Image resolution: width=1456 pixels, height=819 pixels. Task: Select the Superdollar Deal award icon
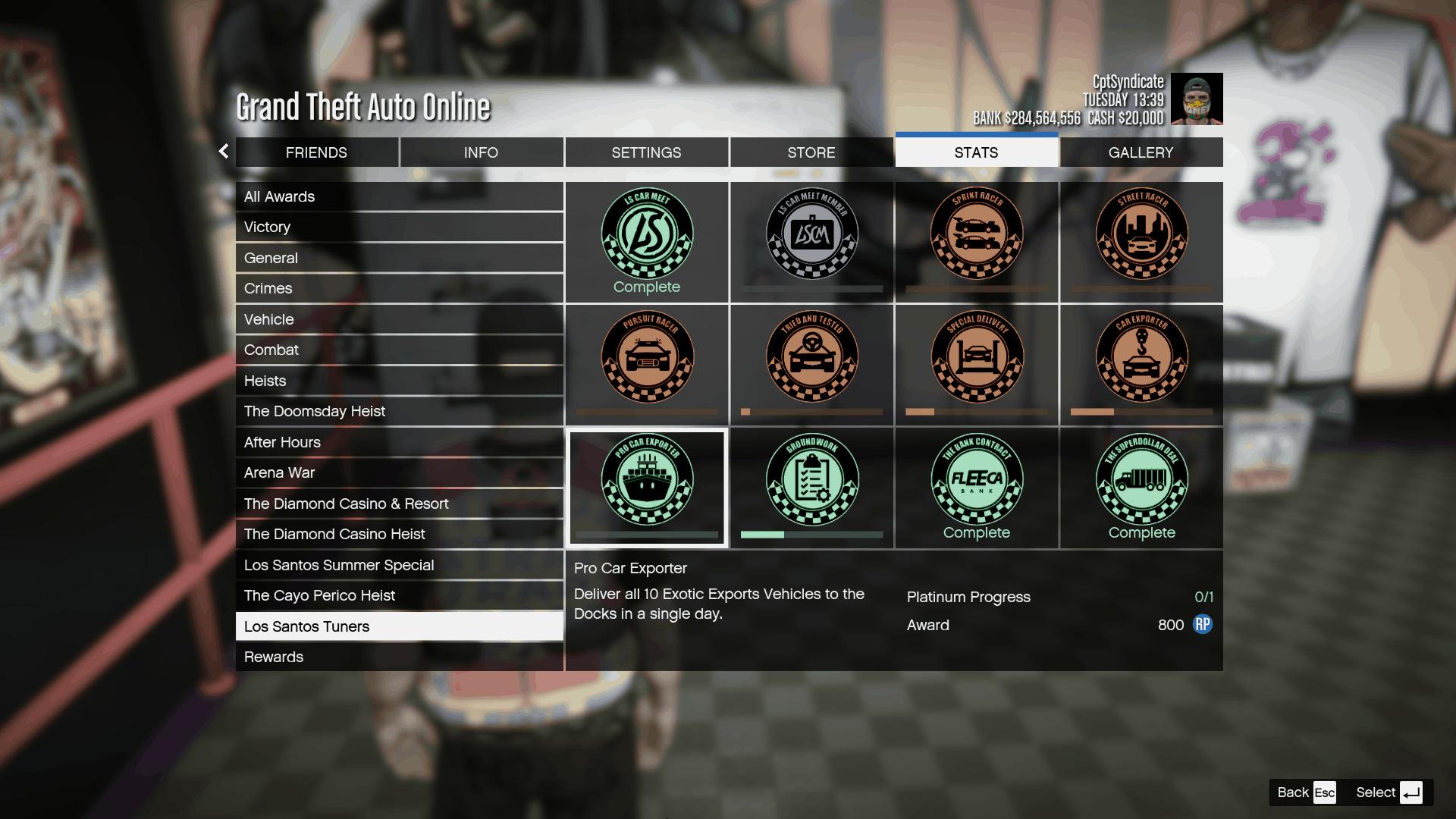(x=1141, y=479)
